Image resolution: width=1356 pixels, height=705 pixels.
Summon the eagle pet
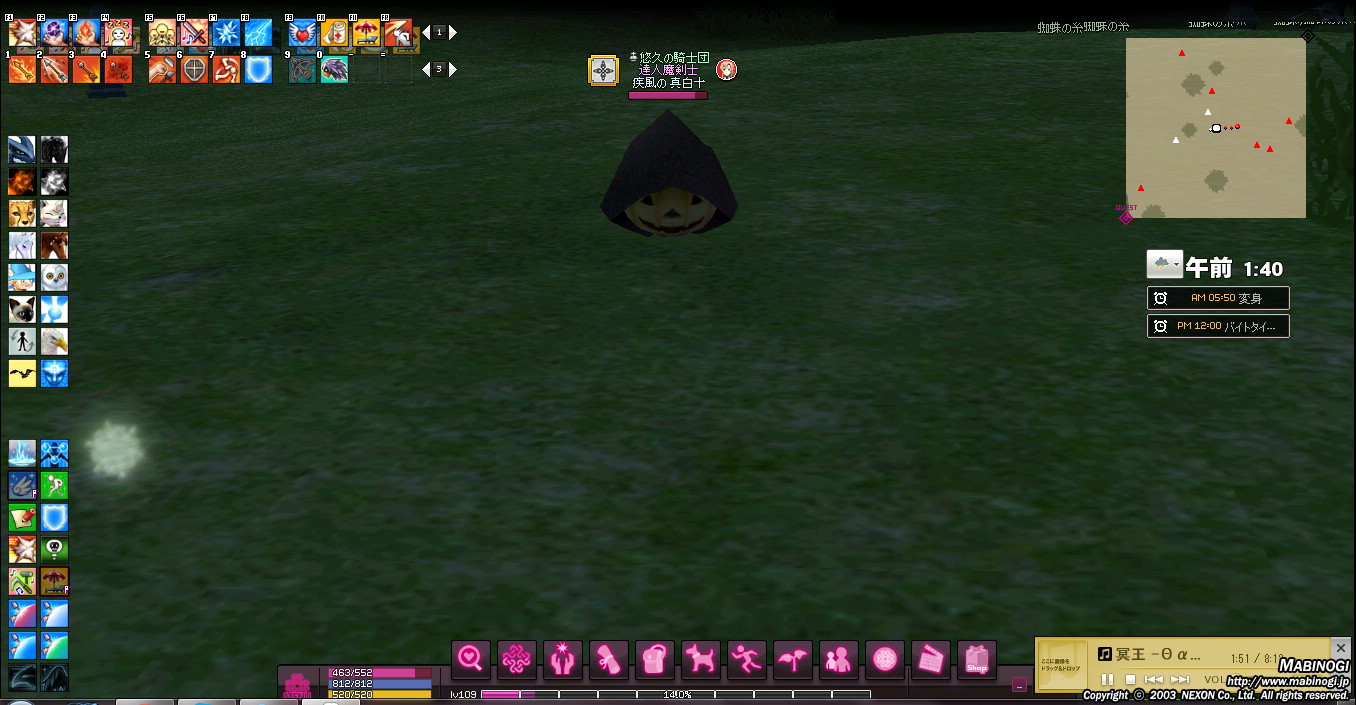[54, 341]
